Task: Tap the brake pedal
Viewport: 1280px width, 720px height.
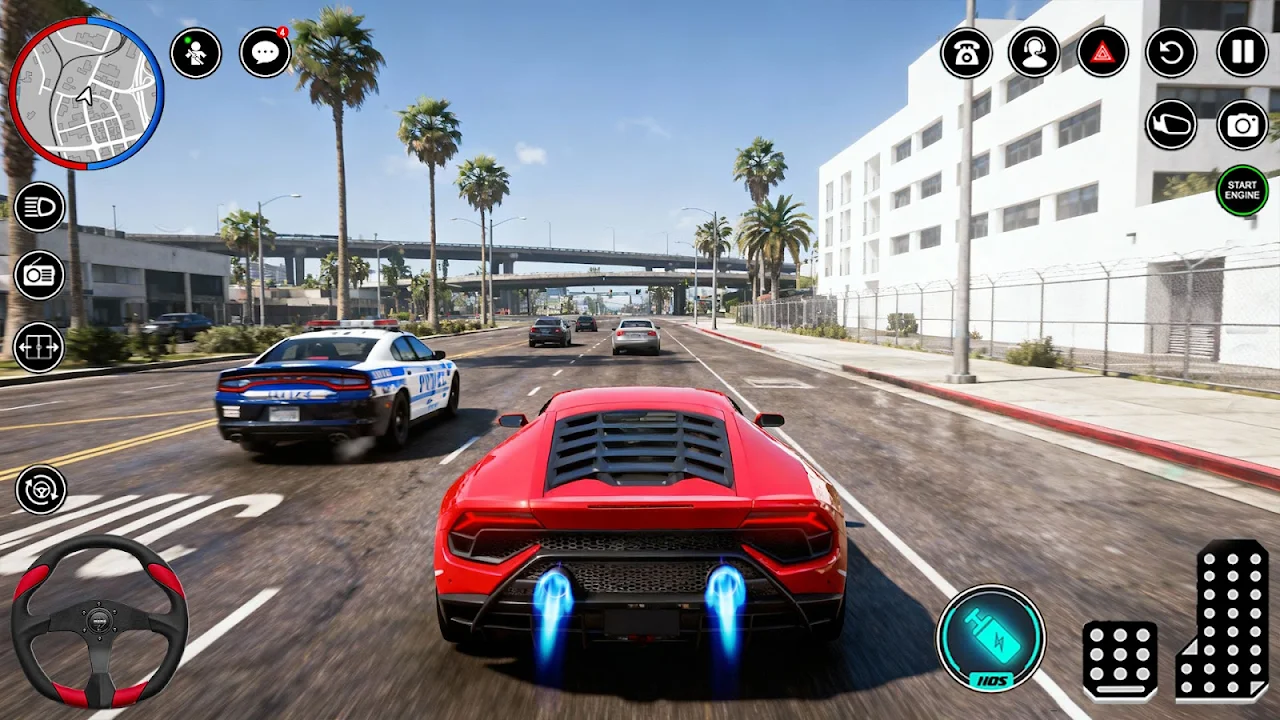Action: [x=1120, y=660]
